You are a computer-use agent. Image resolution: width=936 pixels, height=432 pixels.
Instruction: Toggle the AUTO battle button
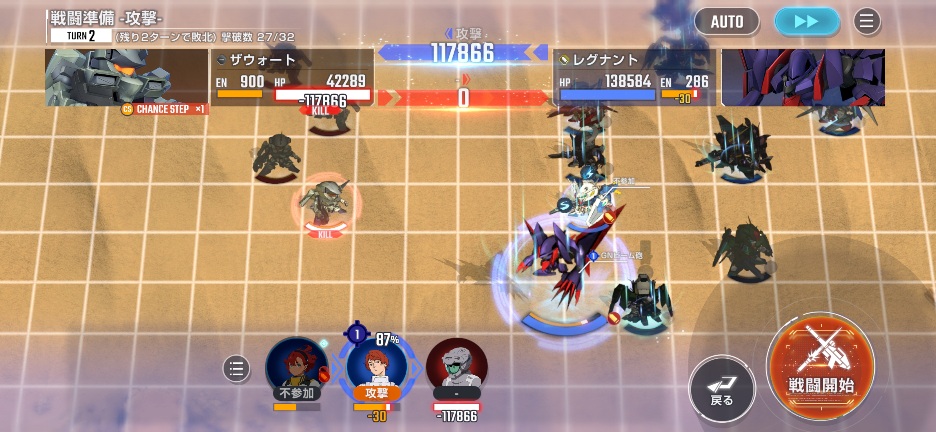727,21
